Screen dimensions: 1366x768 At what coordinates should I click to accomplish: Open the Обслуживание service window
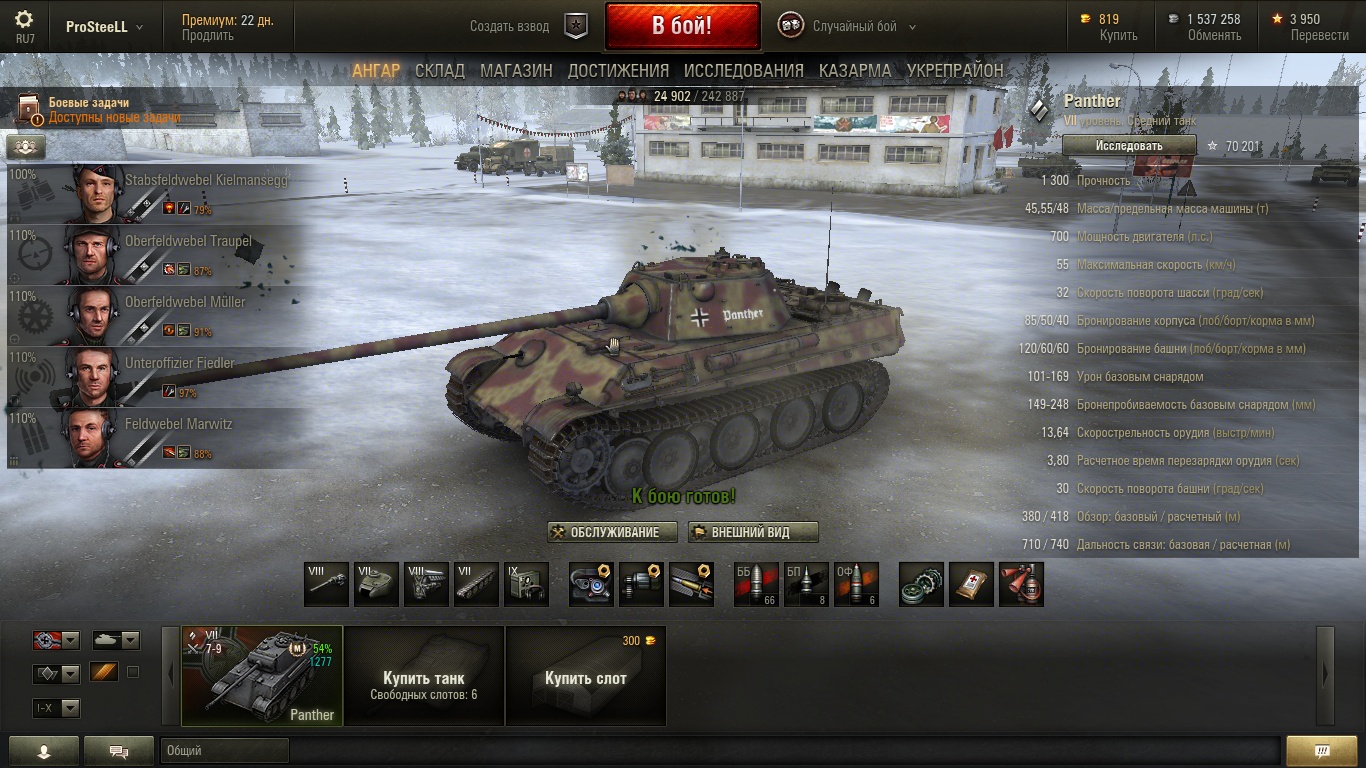click(x=612, y=533)
